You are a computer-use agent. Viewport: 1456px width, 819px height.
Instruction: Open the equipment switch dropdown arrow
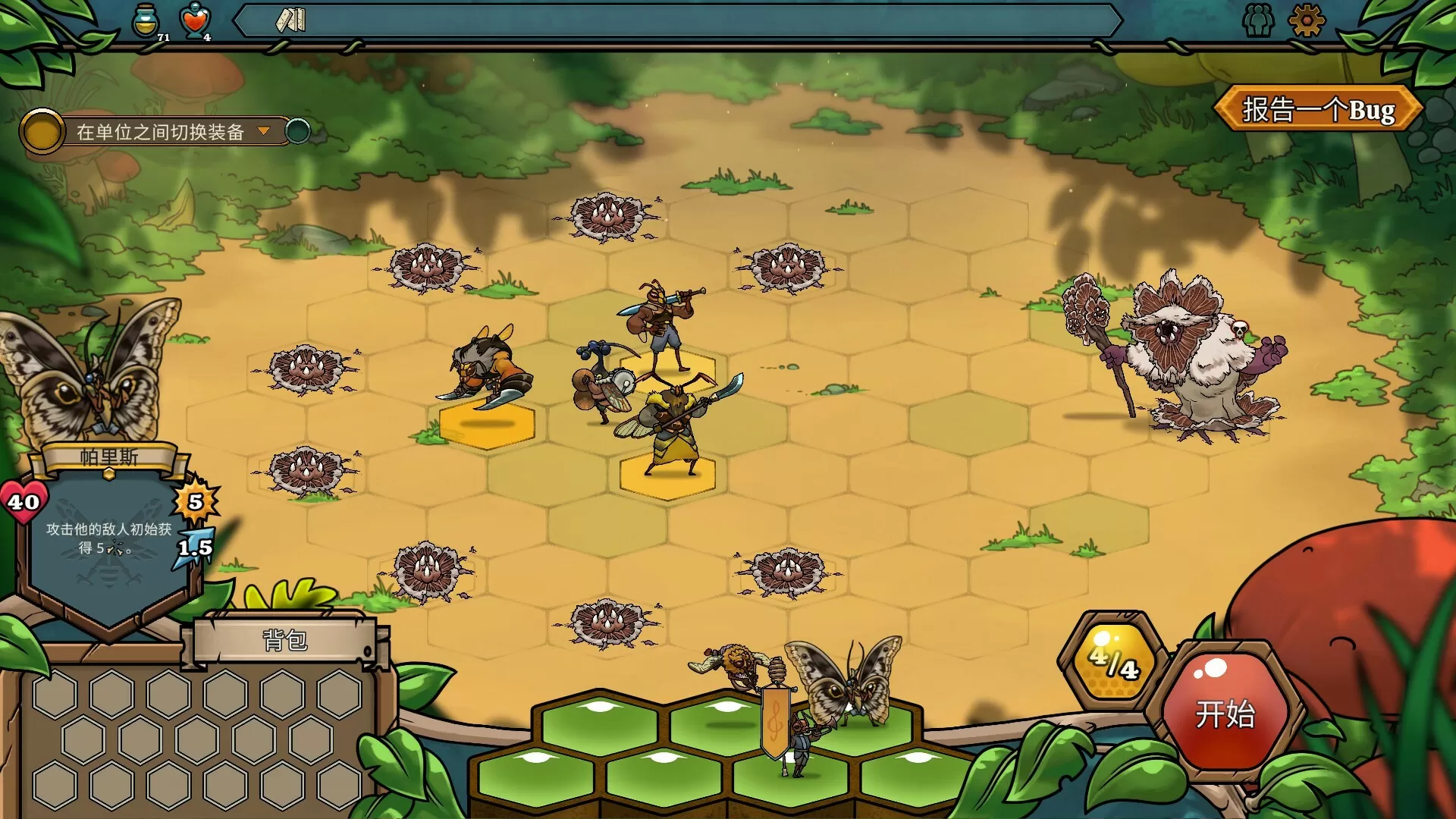coord(265,130)
